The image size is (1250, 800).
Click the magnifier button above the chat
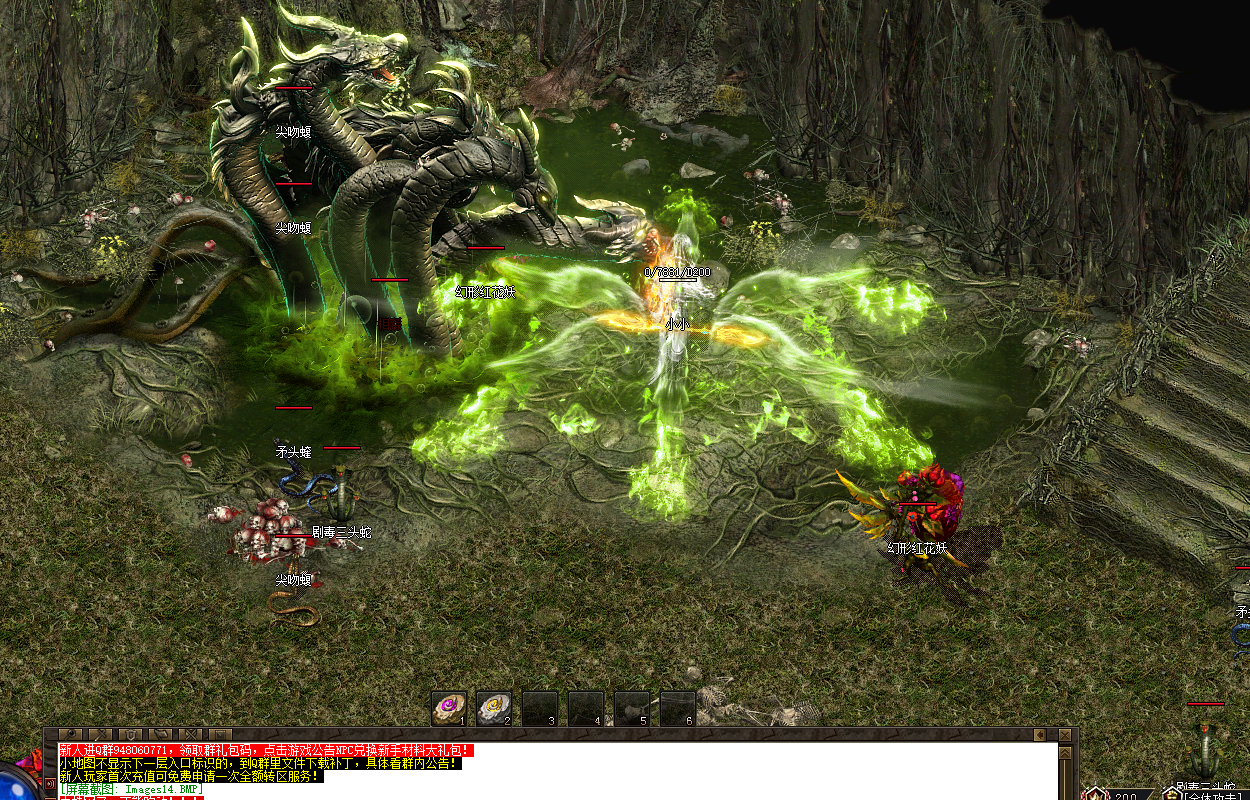pyautogui.click(x=70, y=735)
